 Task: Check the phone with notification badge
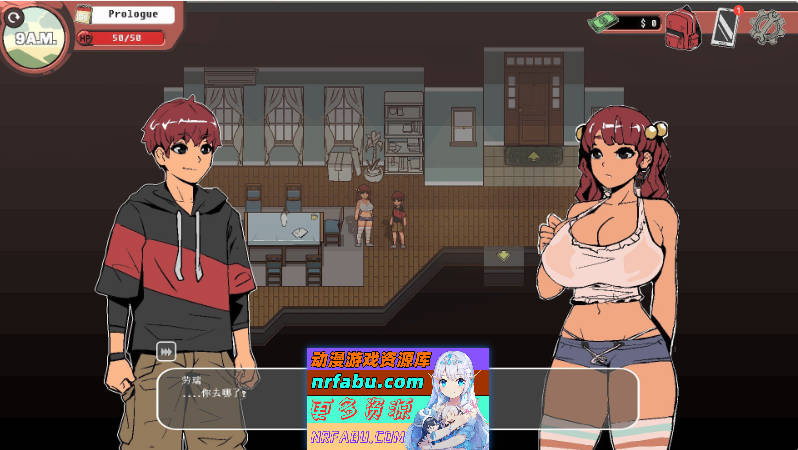pyautogui.click(x=725, y=26)
